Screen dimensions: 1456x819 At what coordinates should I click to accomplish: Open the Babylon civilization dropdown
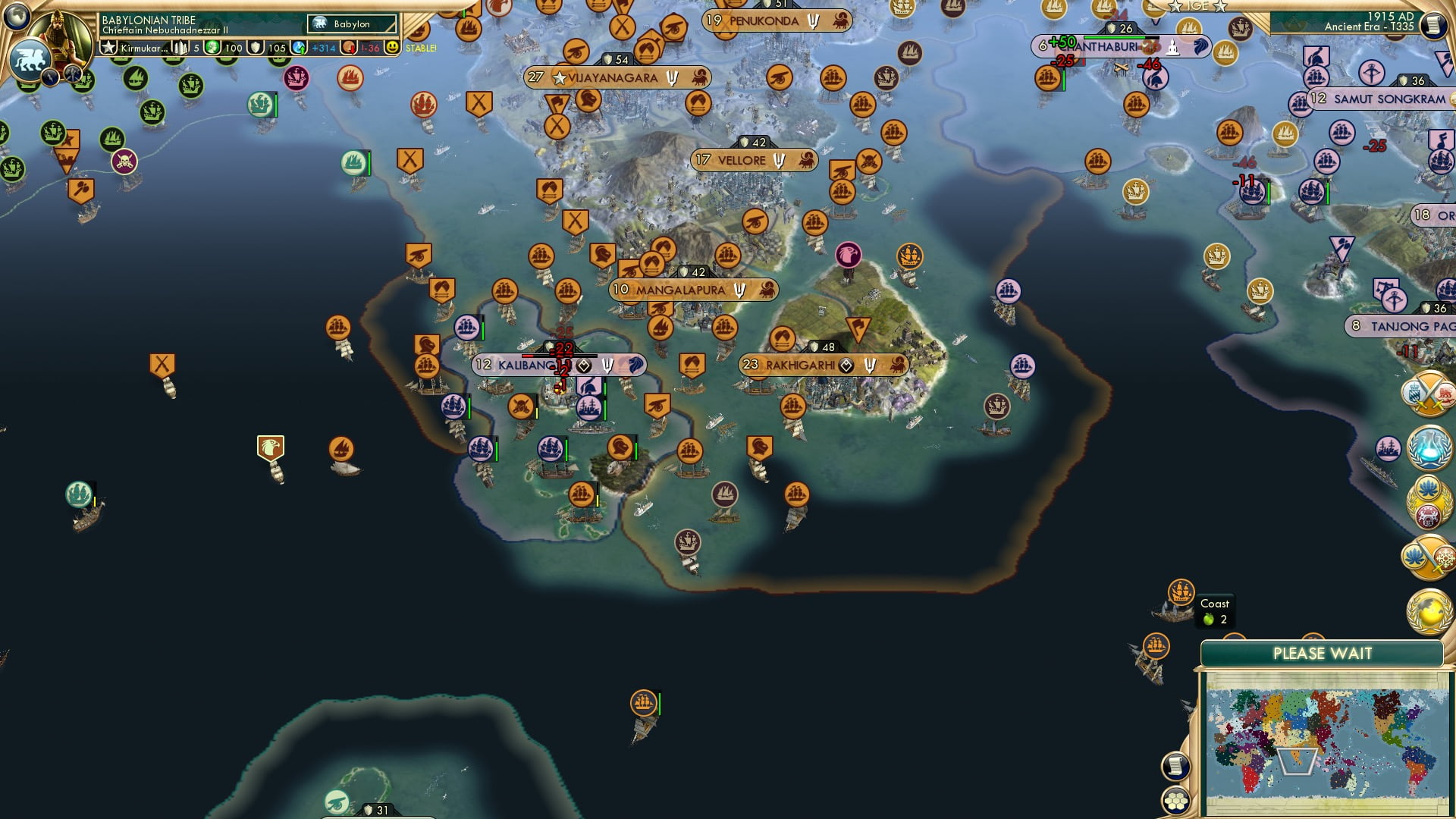click(350, 24)
